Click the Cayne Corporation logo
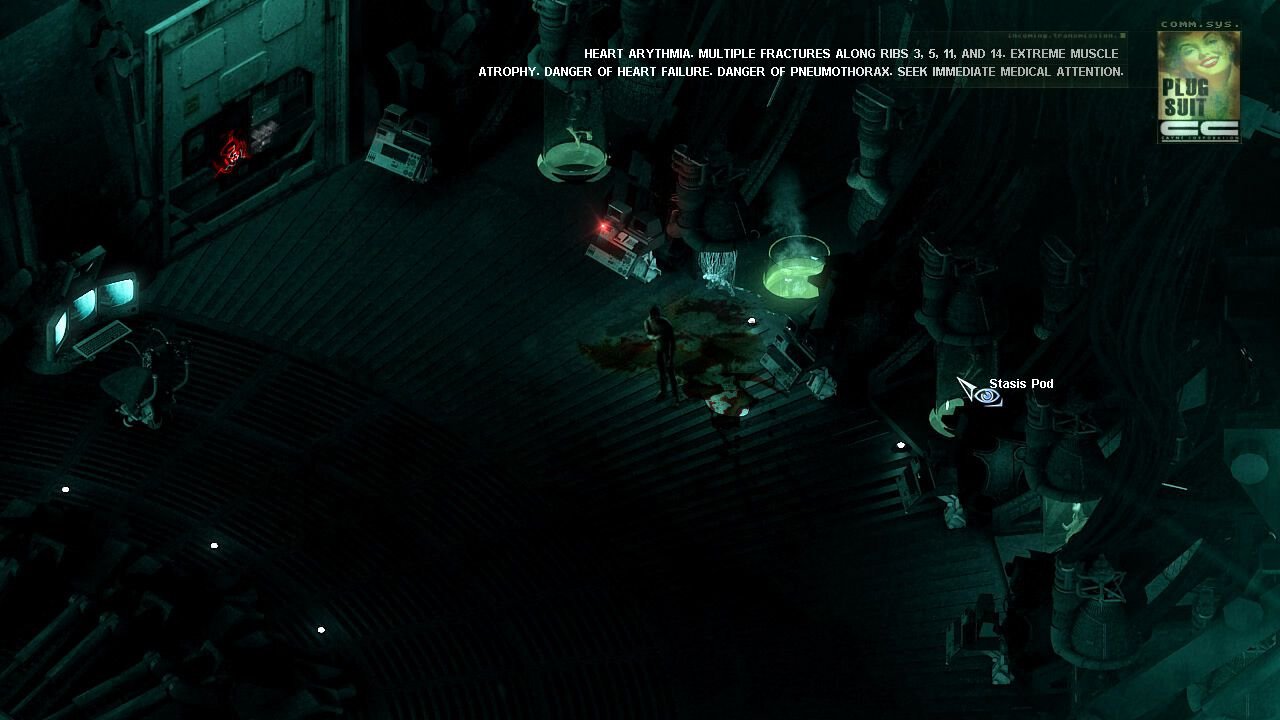The width and height of the screenshot is (1280, 720). click(1198, 128)
